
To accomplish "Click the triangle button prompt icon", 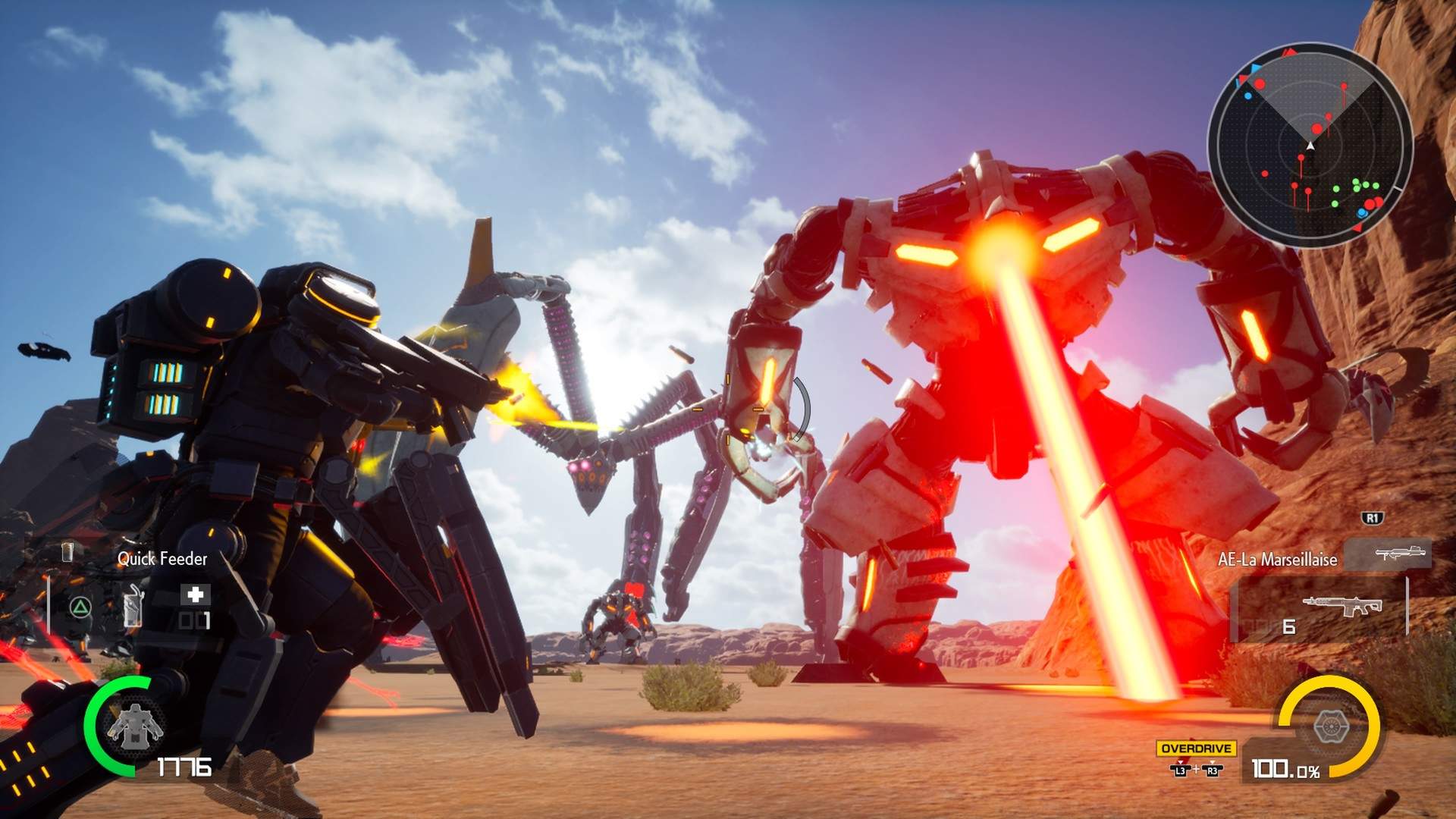I will pos(79,607).
